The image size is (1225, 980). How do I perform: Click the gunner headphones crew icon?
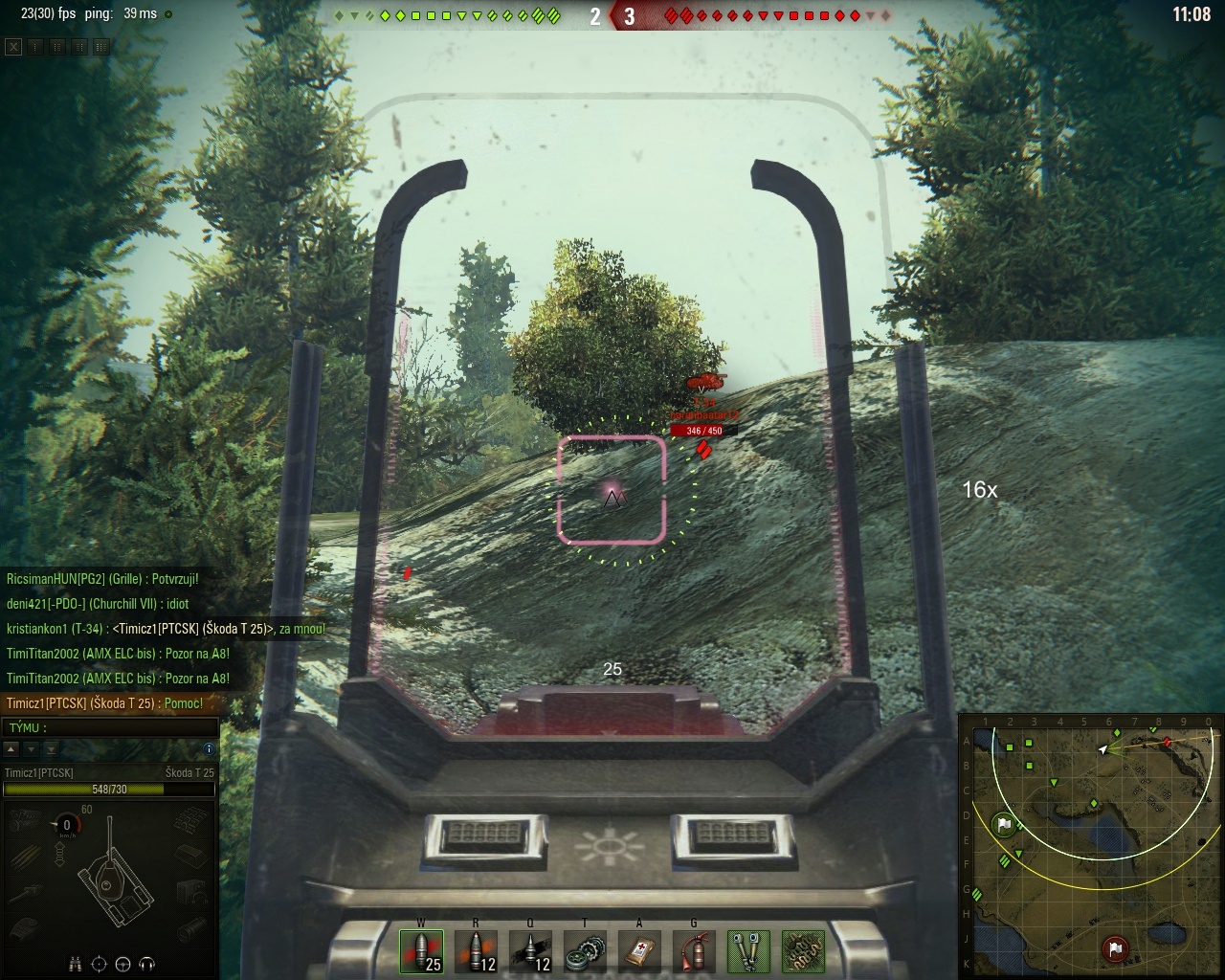[x=147, y=964]
